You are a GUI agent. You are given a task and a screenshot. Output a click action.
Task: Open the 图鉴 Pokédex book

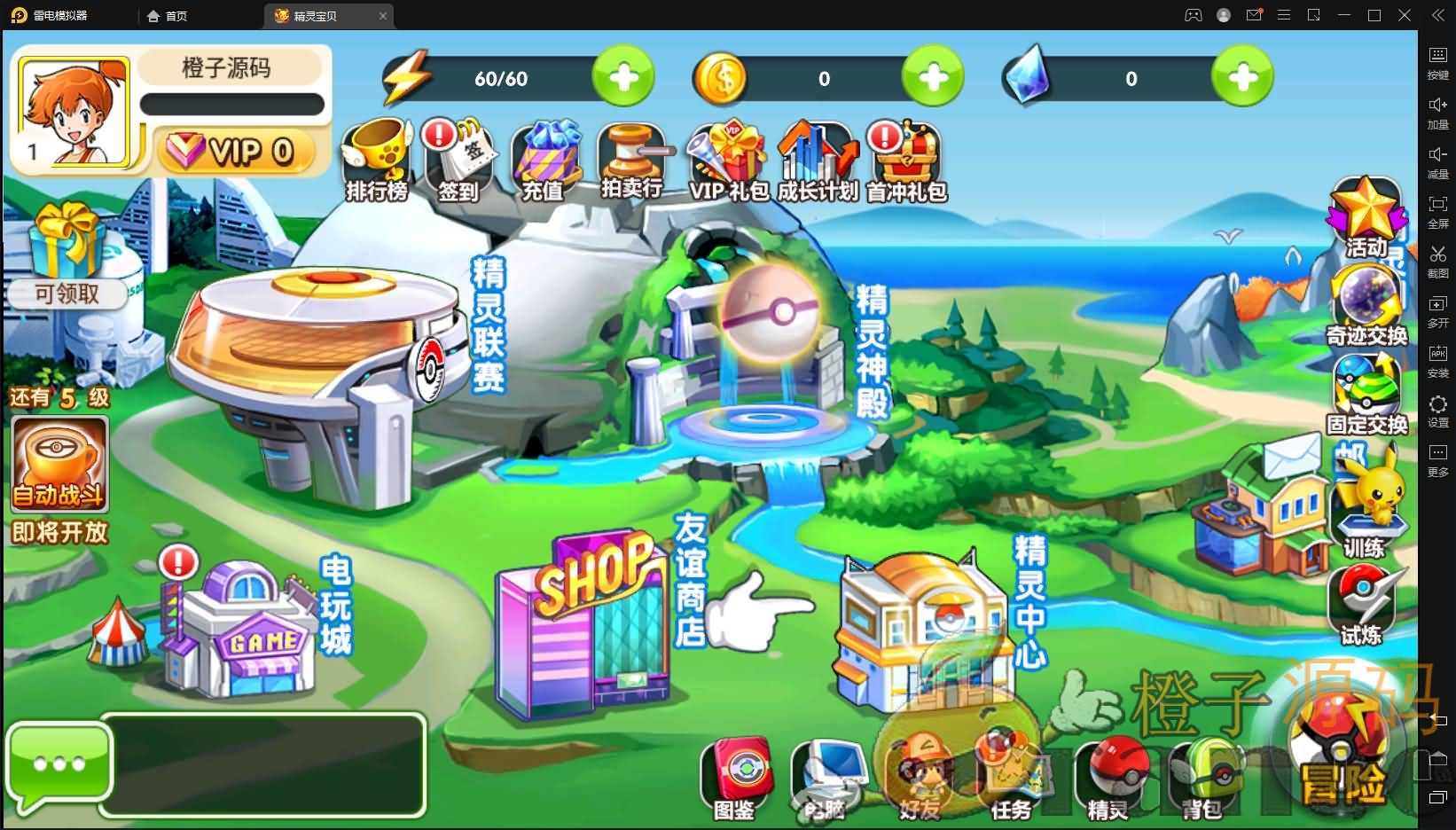coord(735,777)
